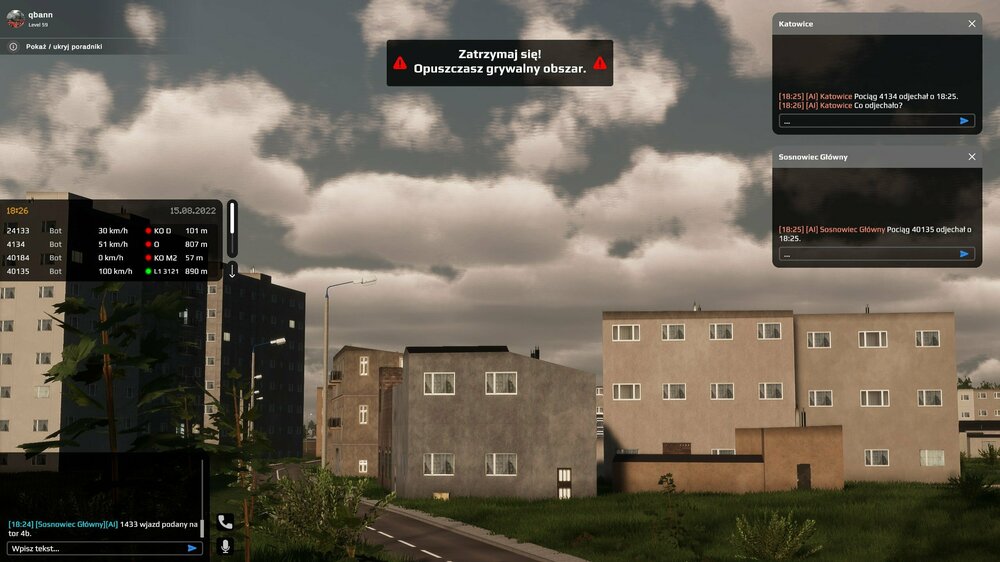Choose train 40184 in the train list
This screenshot has height=562, width=1000.
[108, 258]
